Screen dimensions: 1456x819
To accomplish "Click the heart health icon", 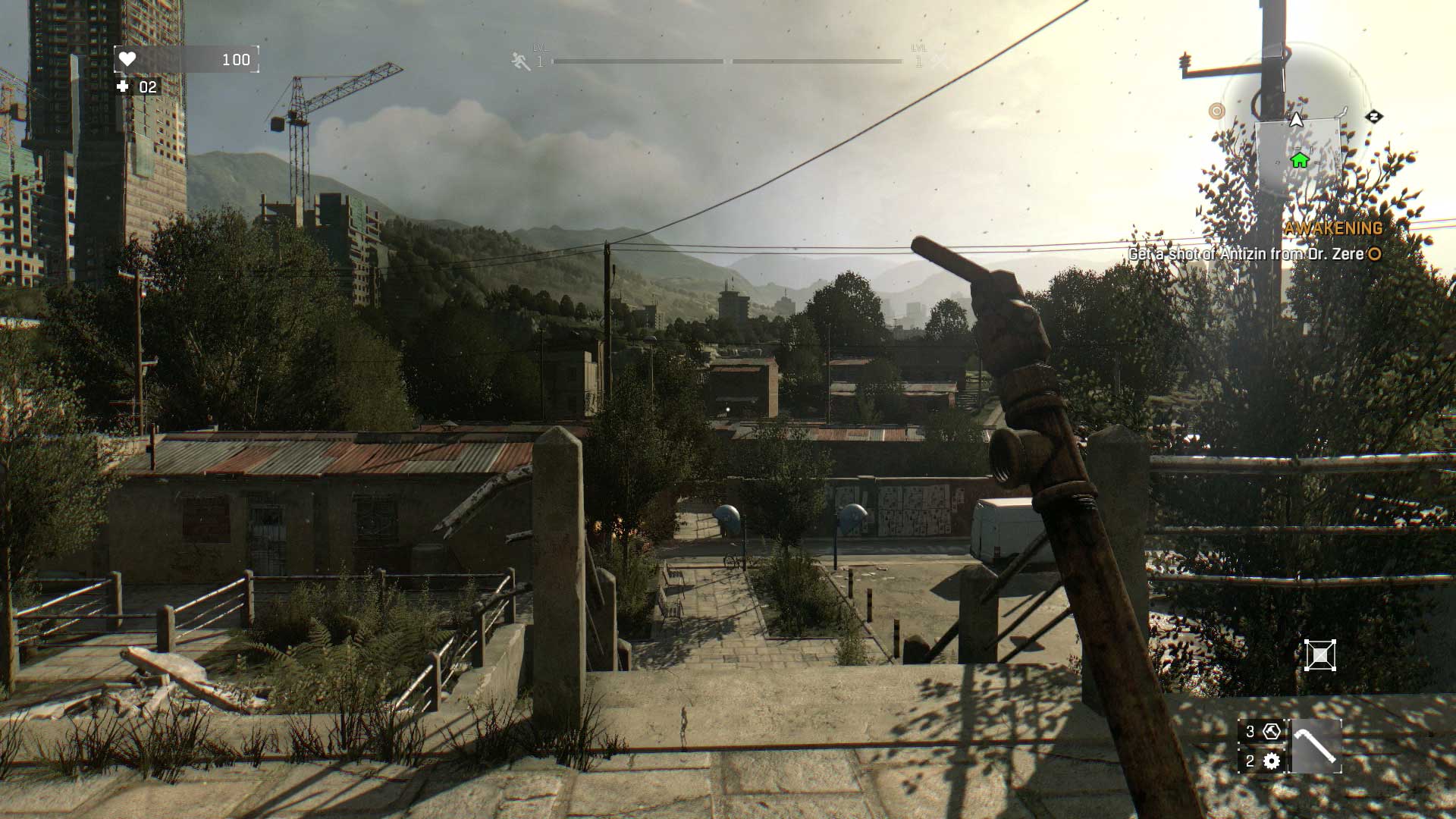I will pyautogui.click(x=127, y=59).
